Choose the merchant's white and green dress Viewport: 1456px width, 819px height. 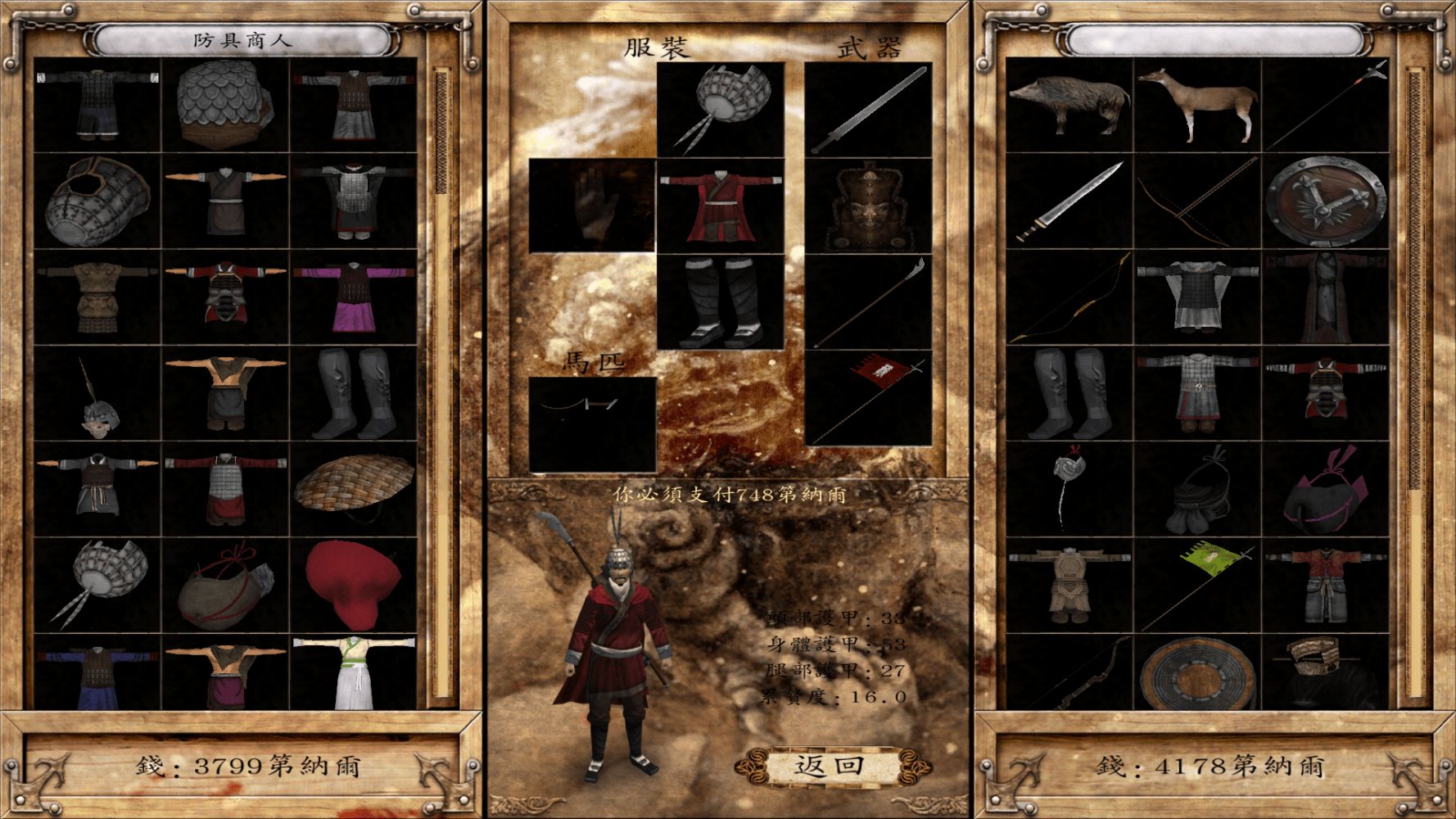point(354,673)
